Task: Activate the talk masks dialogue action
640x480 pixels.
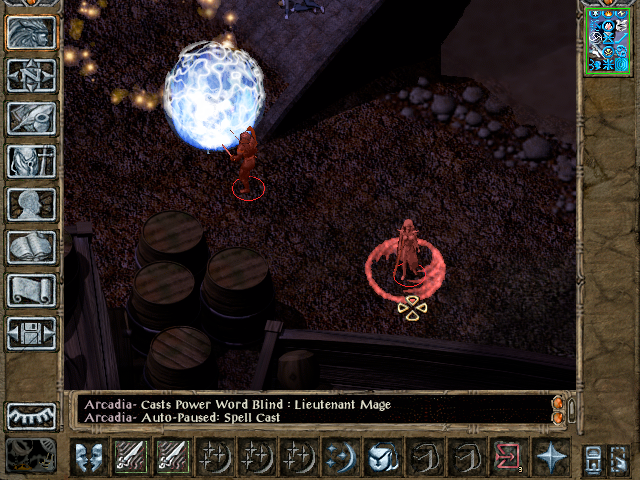Action: [x=90, y=456]
